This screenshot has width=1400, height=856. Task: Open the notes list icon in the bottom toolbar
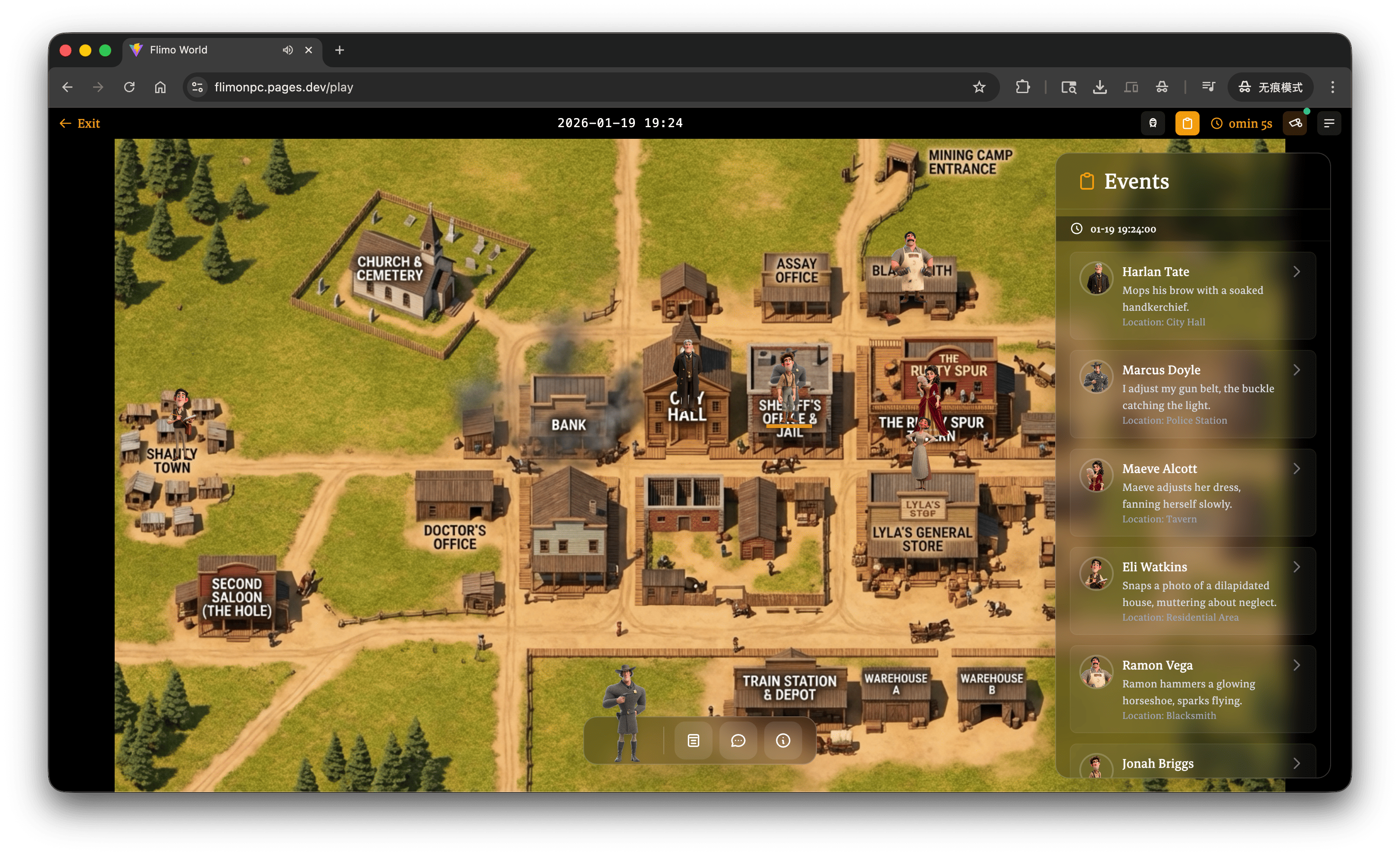[x=693, y=740]
